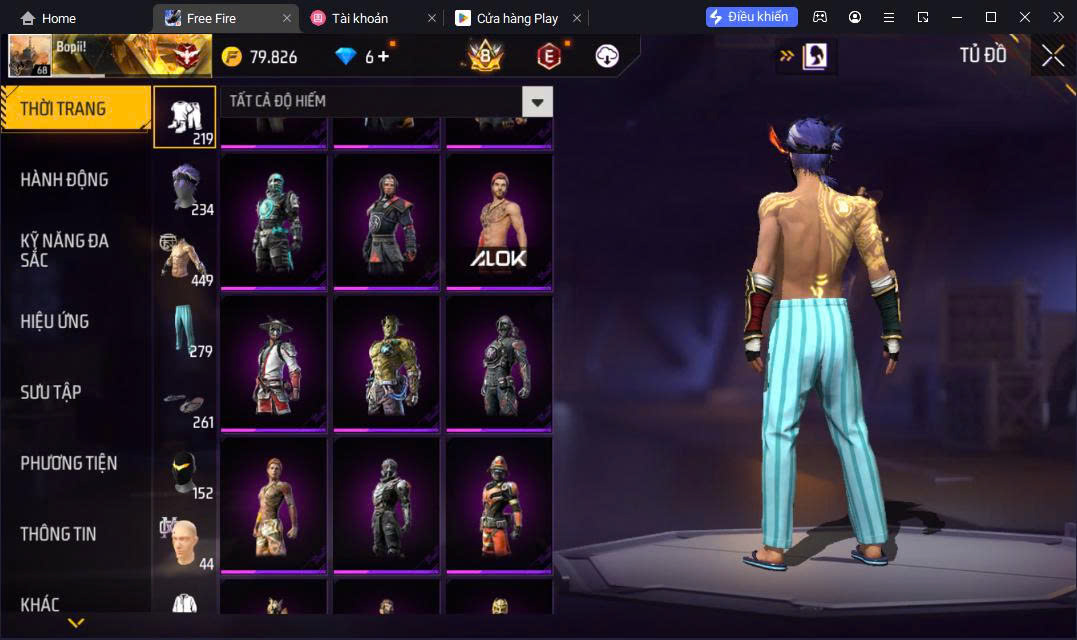
Task: Click the Điều khiển emulator button
Action: [751, 17]
